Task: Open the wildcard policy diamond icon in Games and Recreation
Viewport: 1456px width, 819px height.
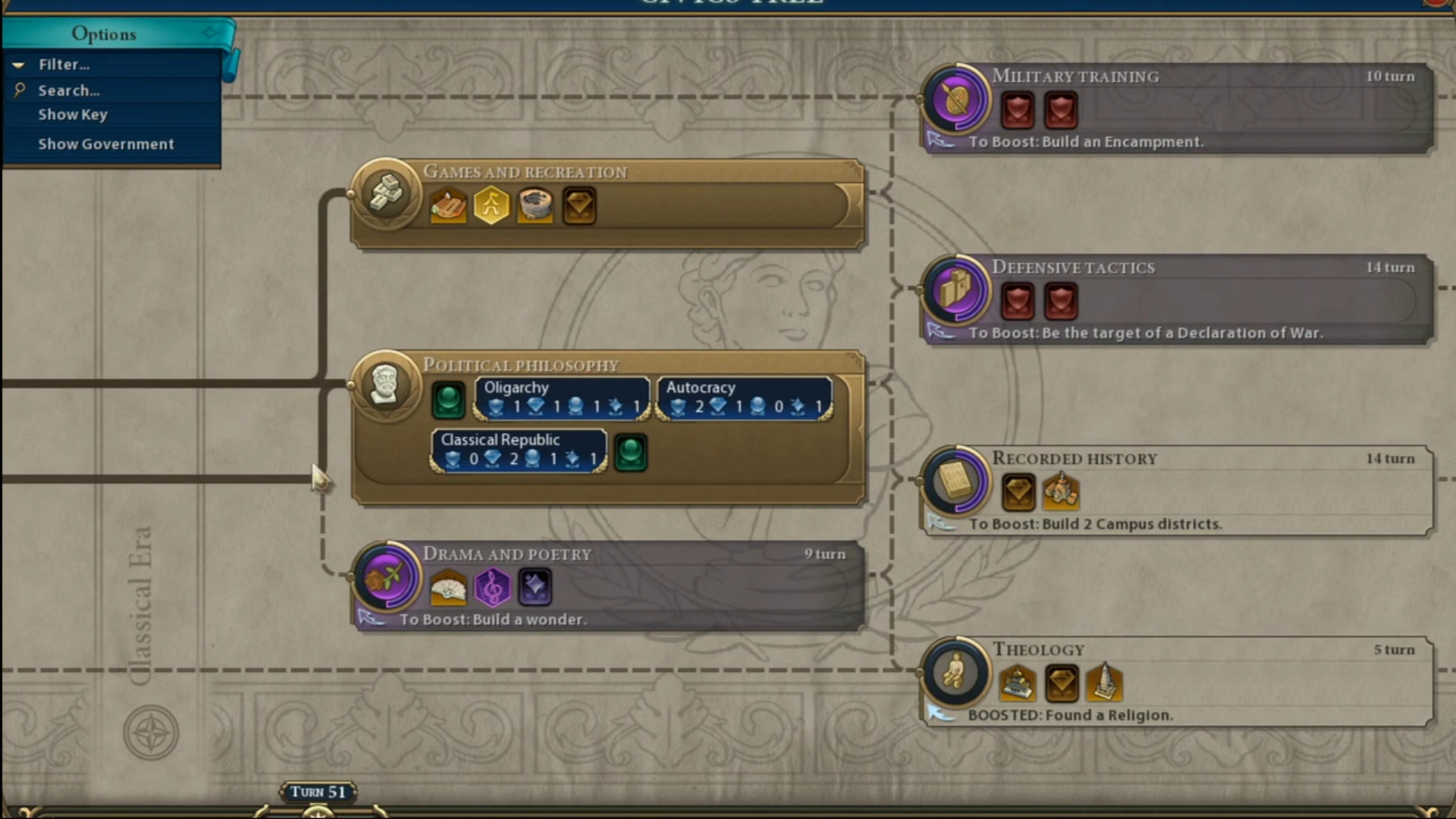Action: click(x=579, y=205)
